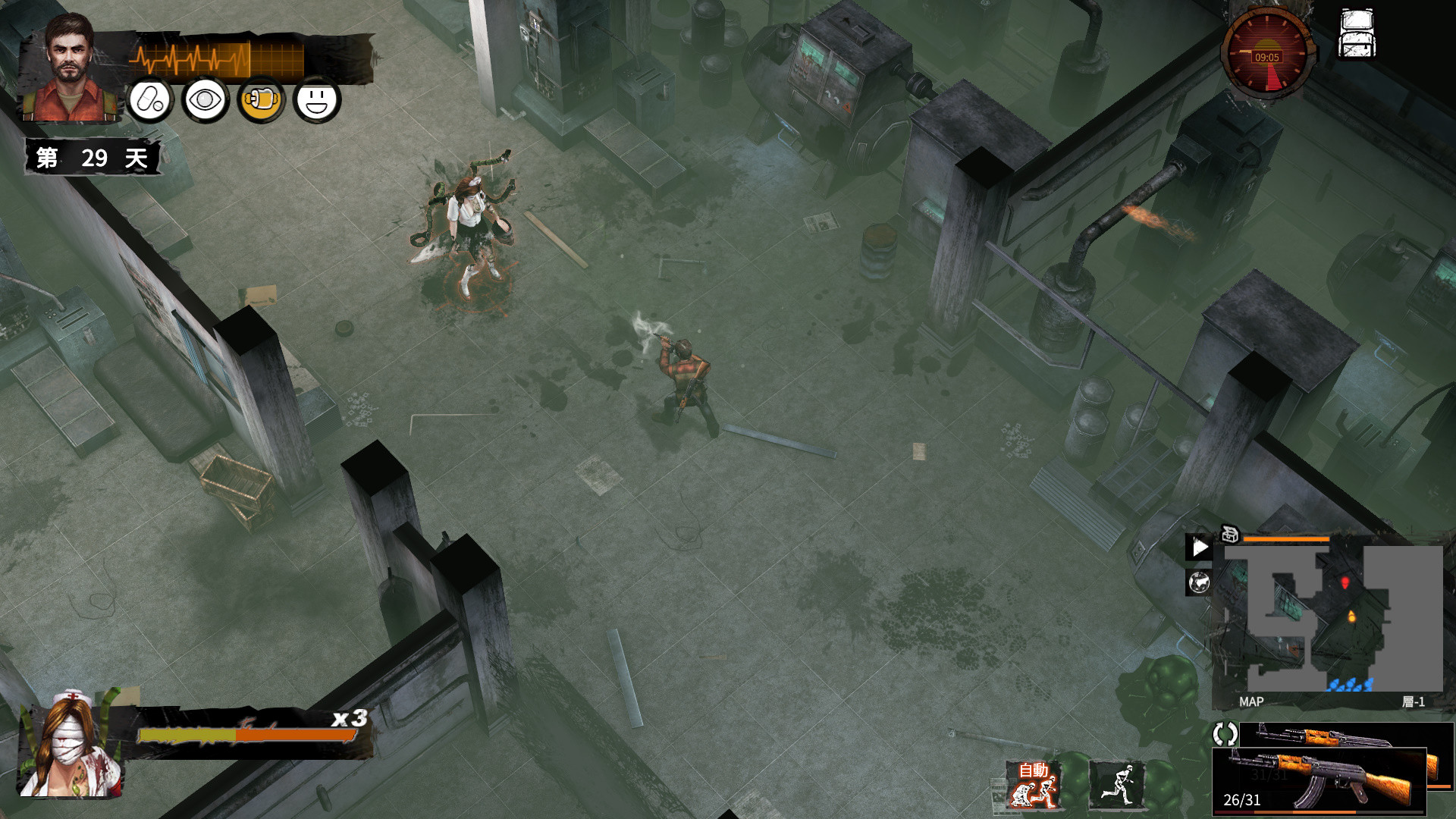Activate the running man sprint button
Viewport: 1456px width, 819px height.
[x=1116, y=784]
